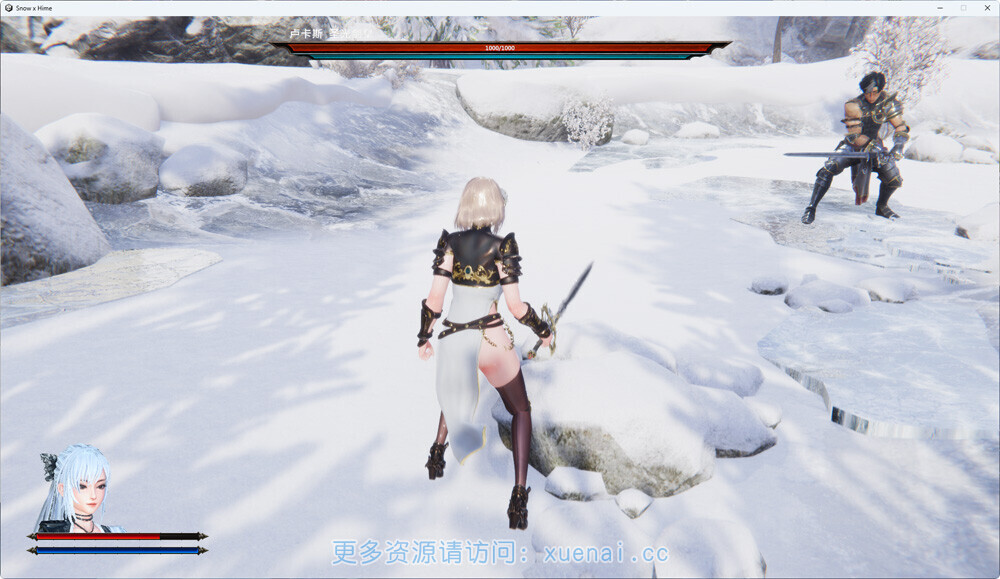Close the Snow x Hime window
The height and width of the screenshot is (579, 1000).
pyautogui.click(x=986, y=7)
